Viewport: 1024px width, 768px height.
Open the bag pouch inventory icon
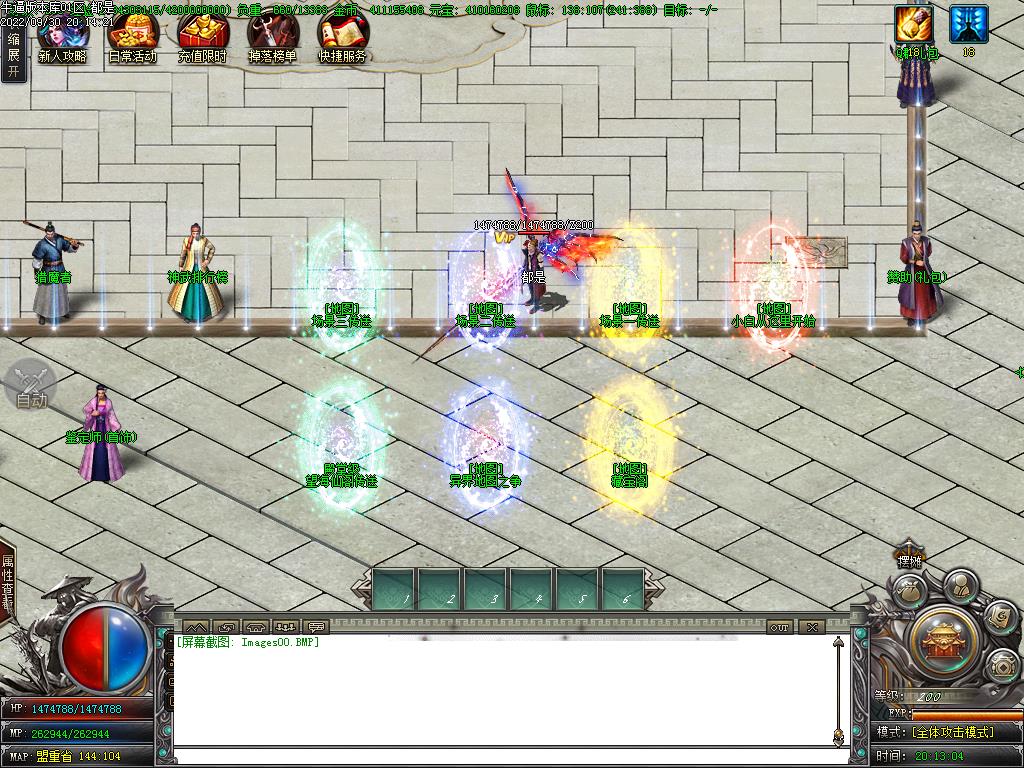coord(909,593)
